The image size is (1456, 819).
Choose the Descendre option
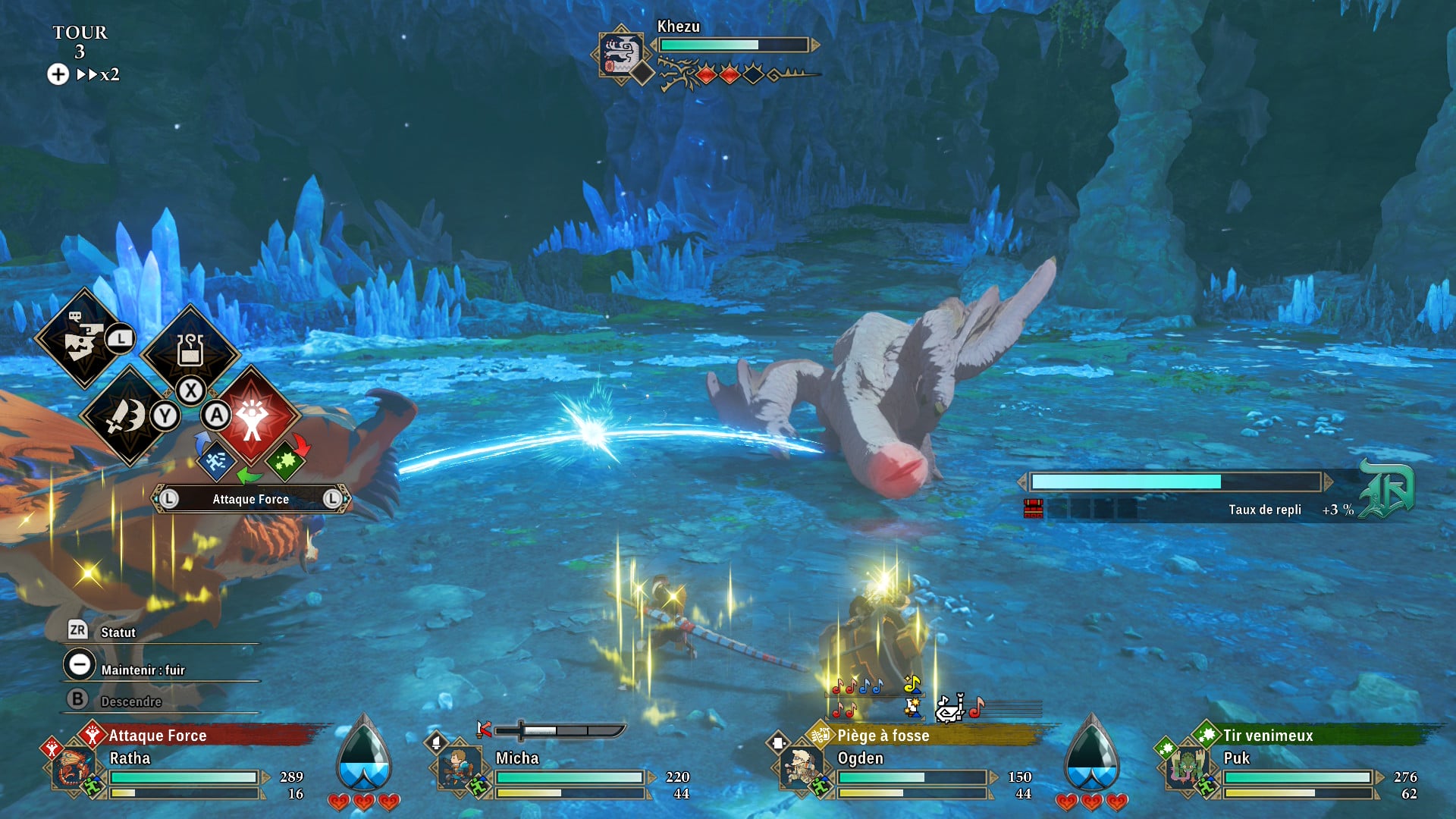pos(130,701)
